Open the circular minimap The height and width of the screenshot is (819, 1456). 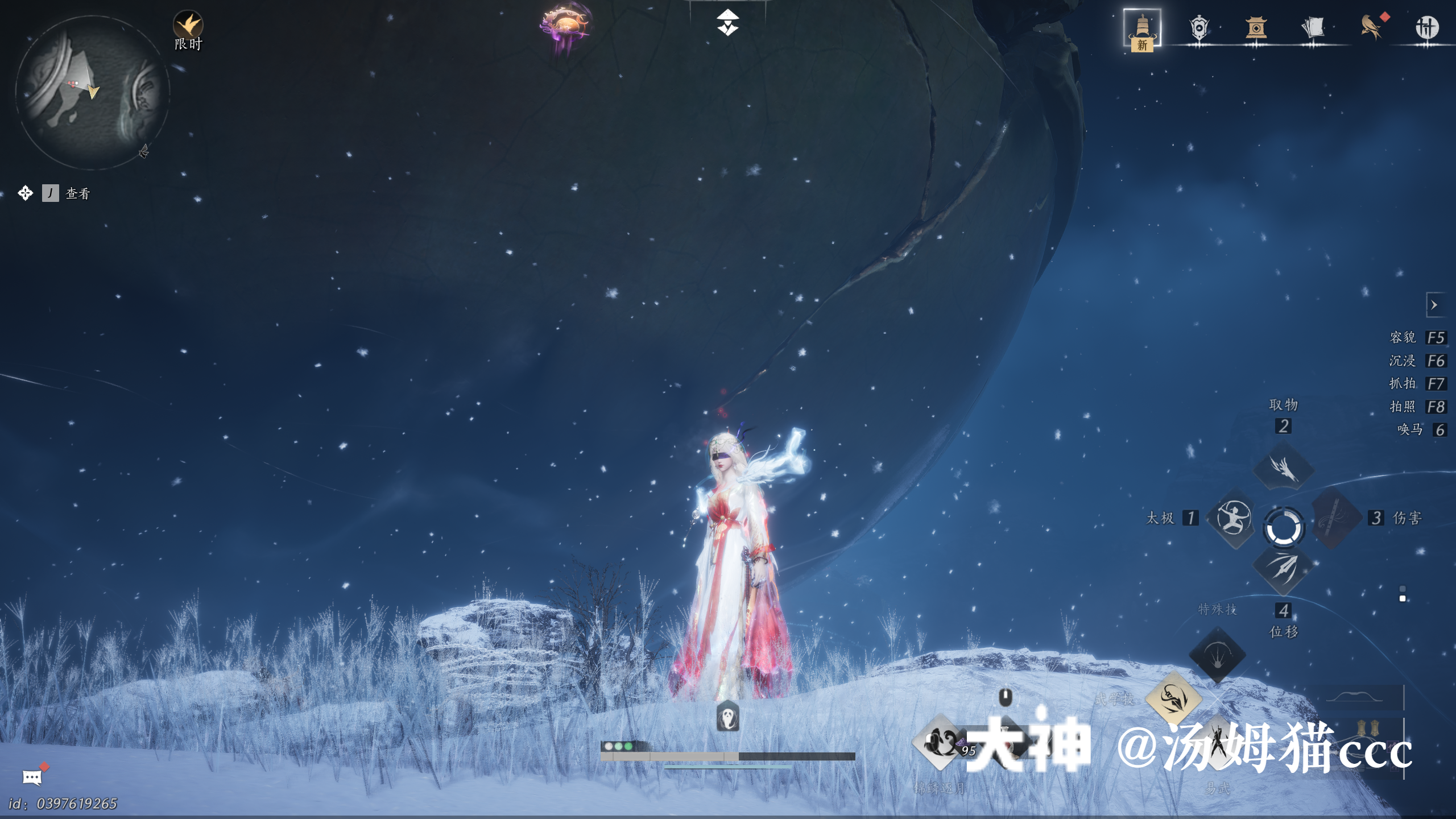[92, 92]
